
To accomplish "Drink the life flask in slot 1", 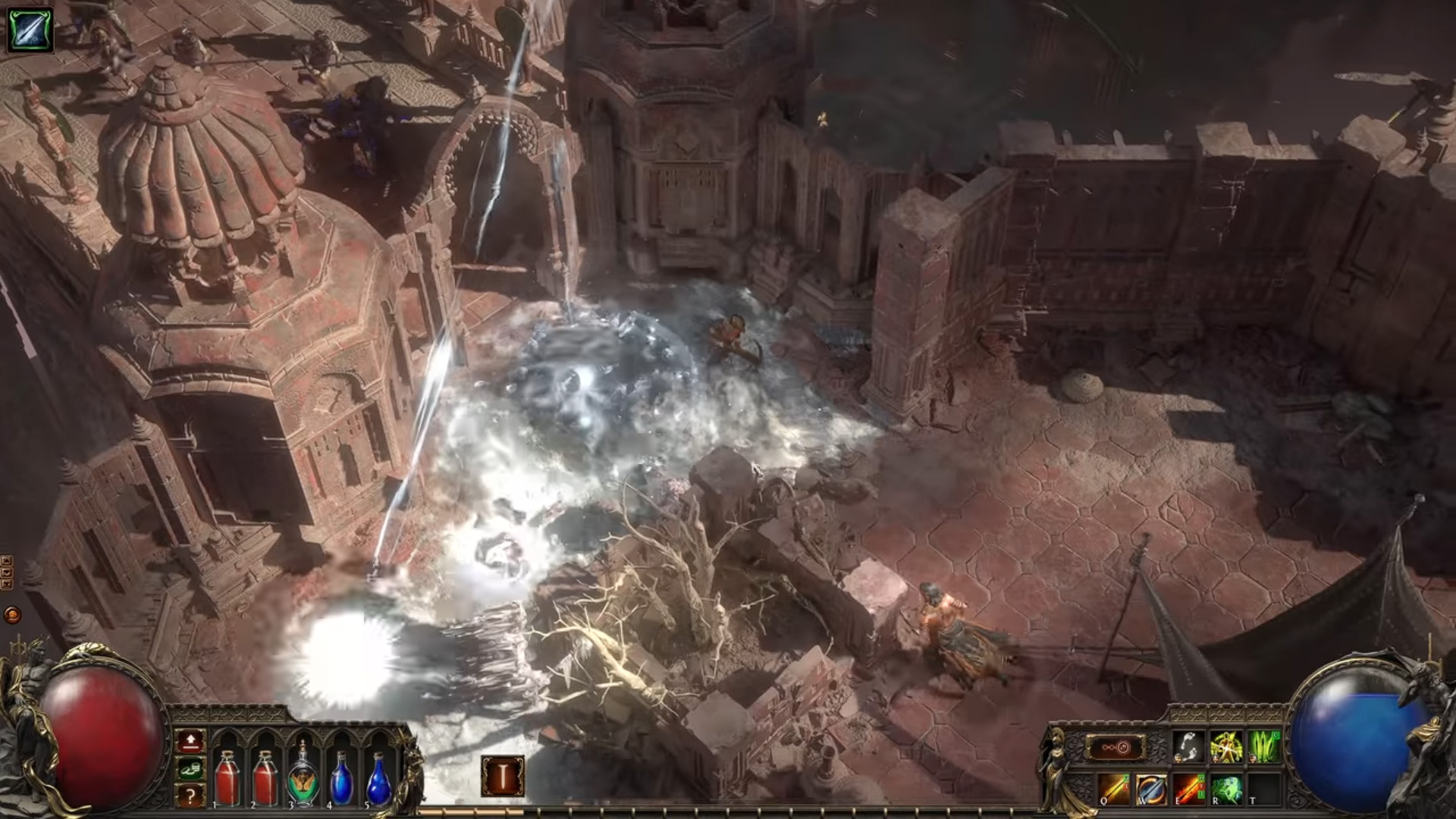I will click(x=227, y=780).
